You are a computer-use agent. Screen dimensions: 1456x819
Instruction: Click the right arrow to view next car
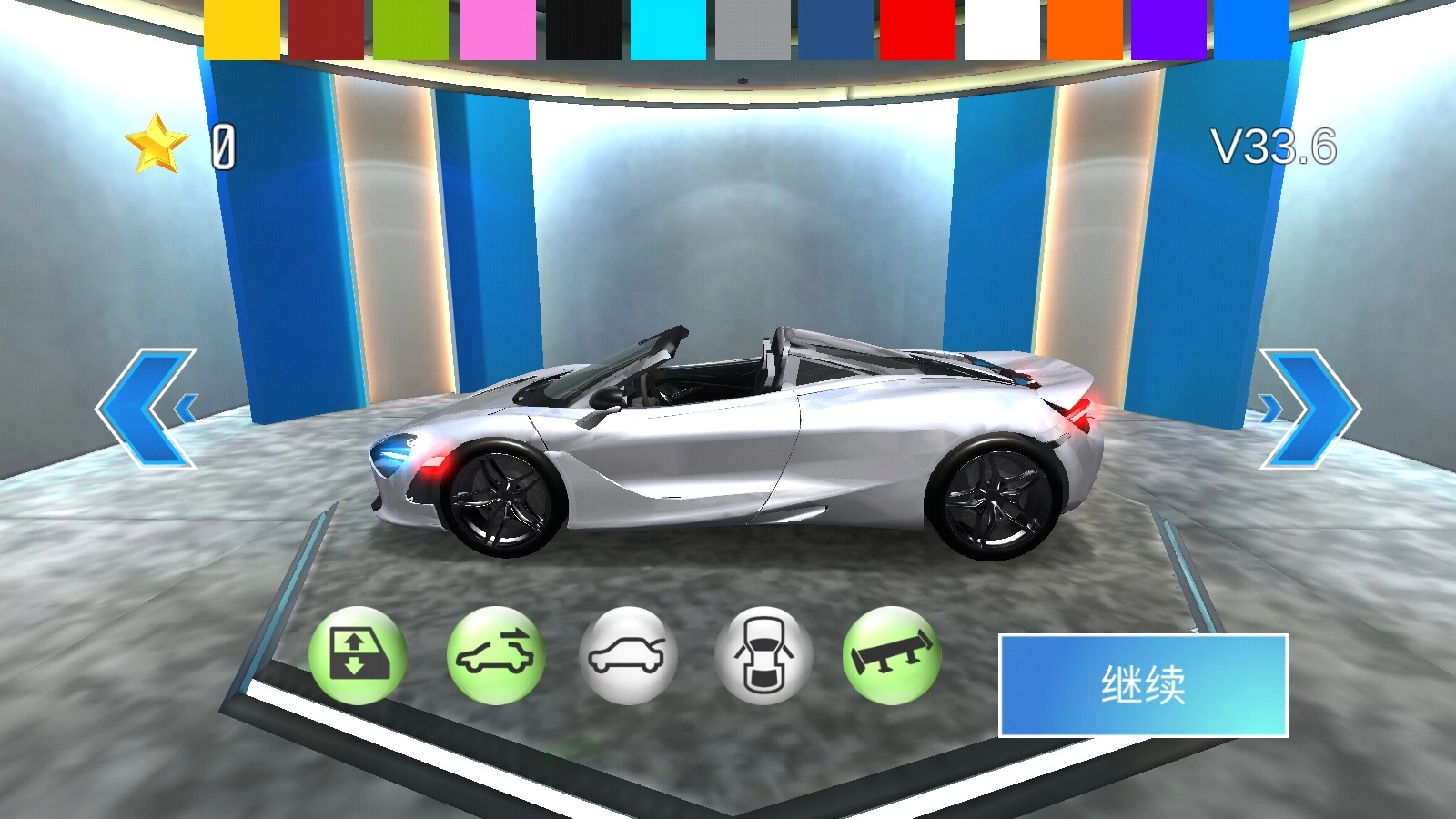[x=1307, y=407]
